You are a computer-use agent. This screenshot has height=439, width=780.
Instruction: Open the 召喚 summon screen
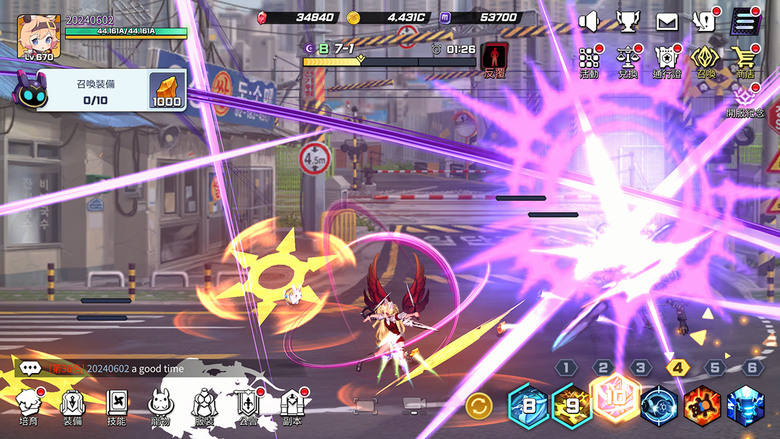[705, 61]
